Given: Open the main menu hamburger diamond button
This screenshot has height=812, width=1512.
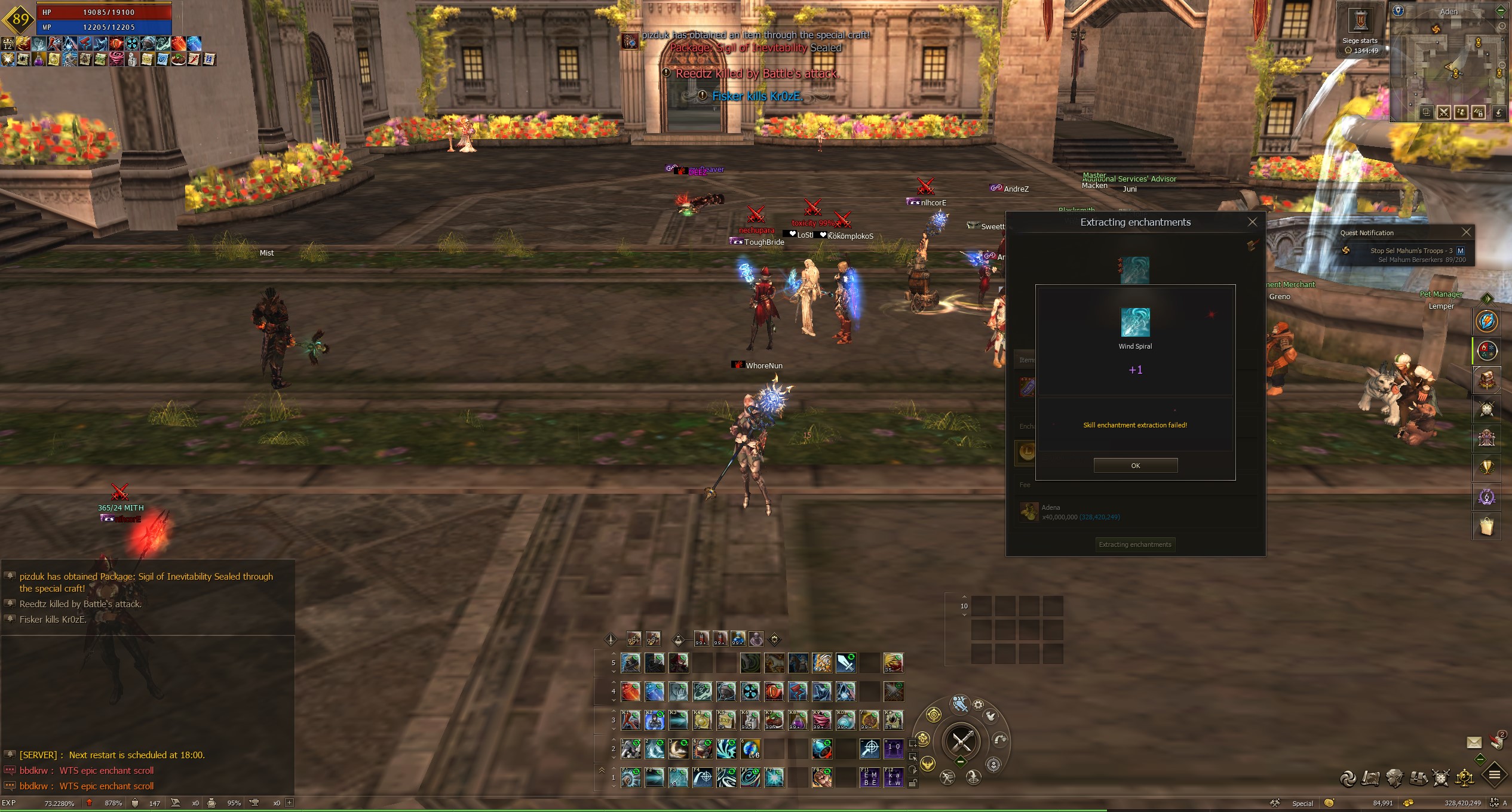Looking at the screenshot, I should [1494, 775].
